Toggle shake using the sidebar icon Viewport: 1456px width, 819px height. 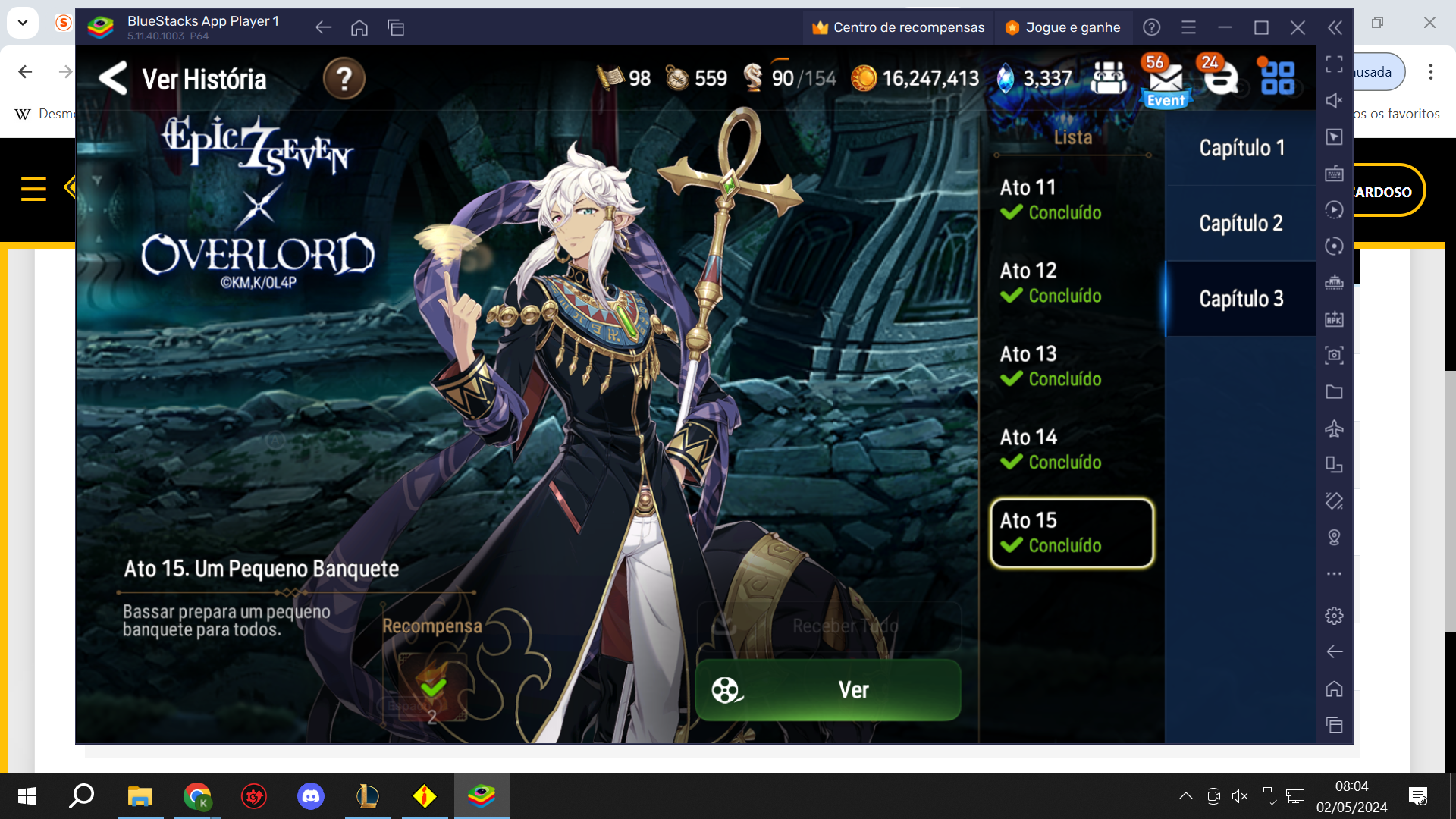click(x=1335, y=501)
